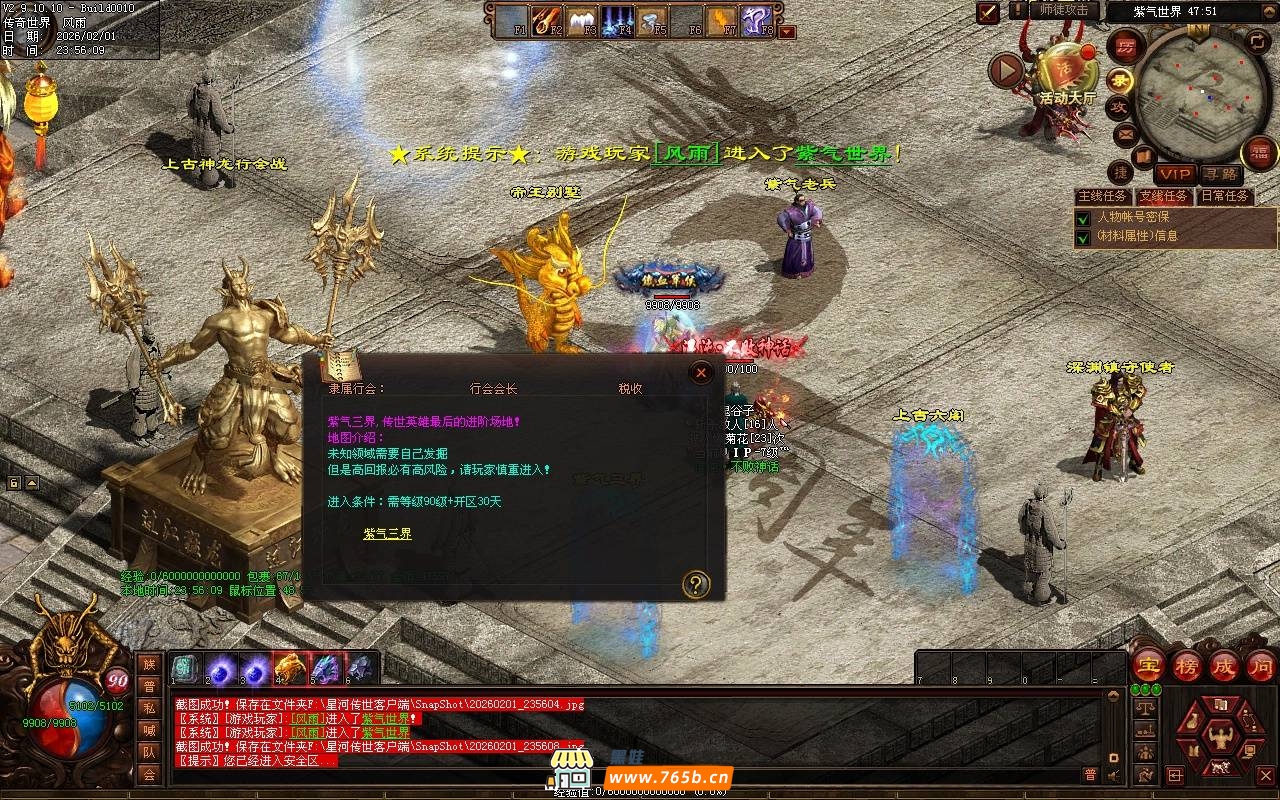Activate 寻路 pathfinding button
The image size is (1280, 800).
[x=1219, y=175]
